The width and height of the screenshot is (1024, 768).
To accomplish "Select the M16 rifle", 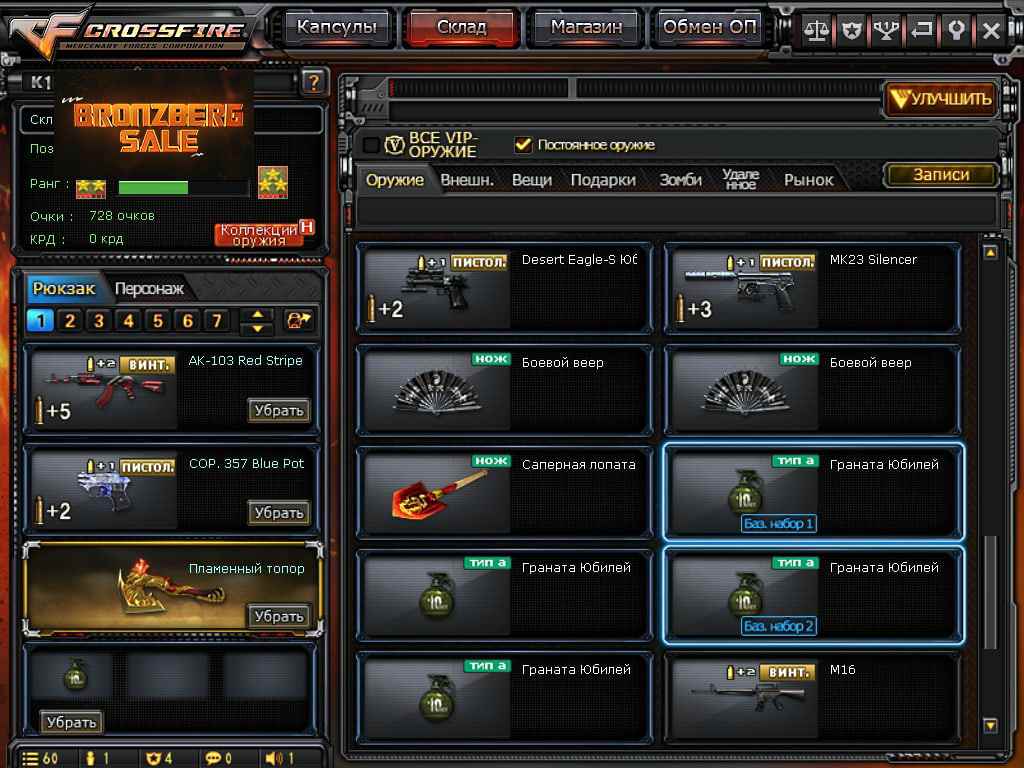I will 812,697.
